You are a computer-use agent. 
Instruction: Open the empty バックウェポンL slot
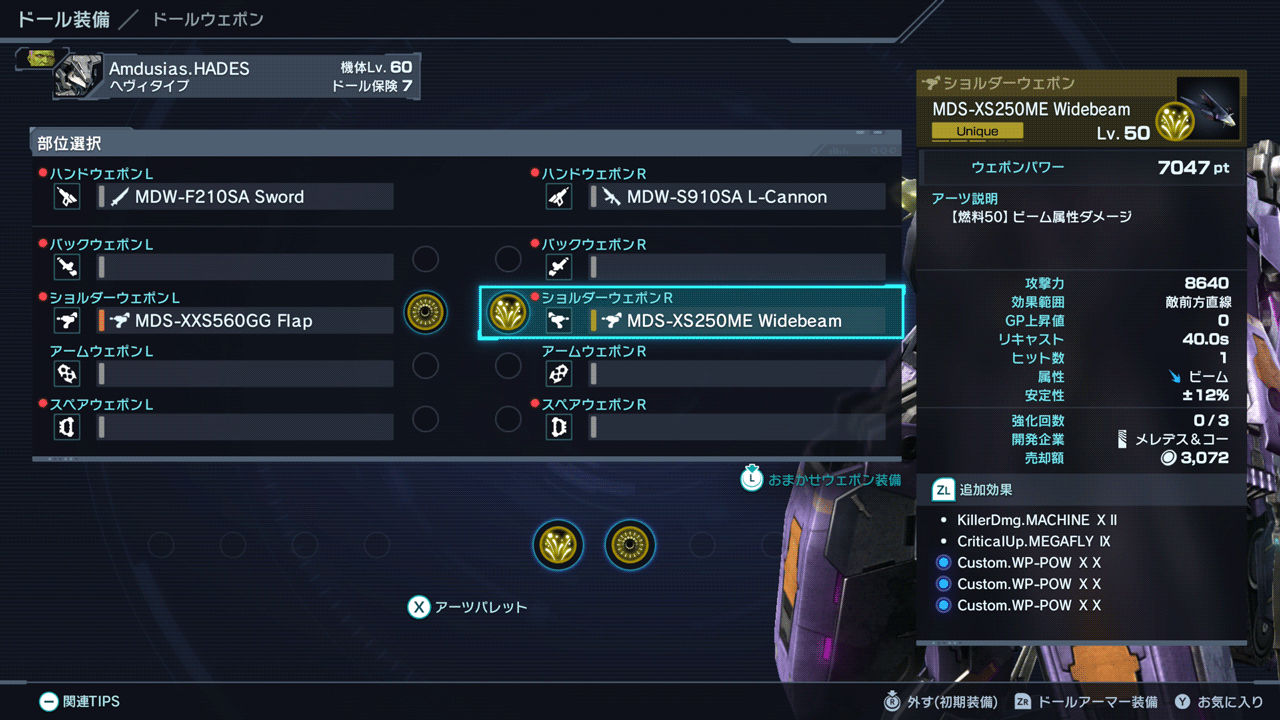coord(245,267)
